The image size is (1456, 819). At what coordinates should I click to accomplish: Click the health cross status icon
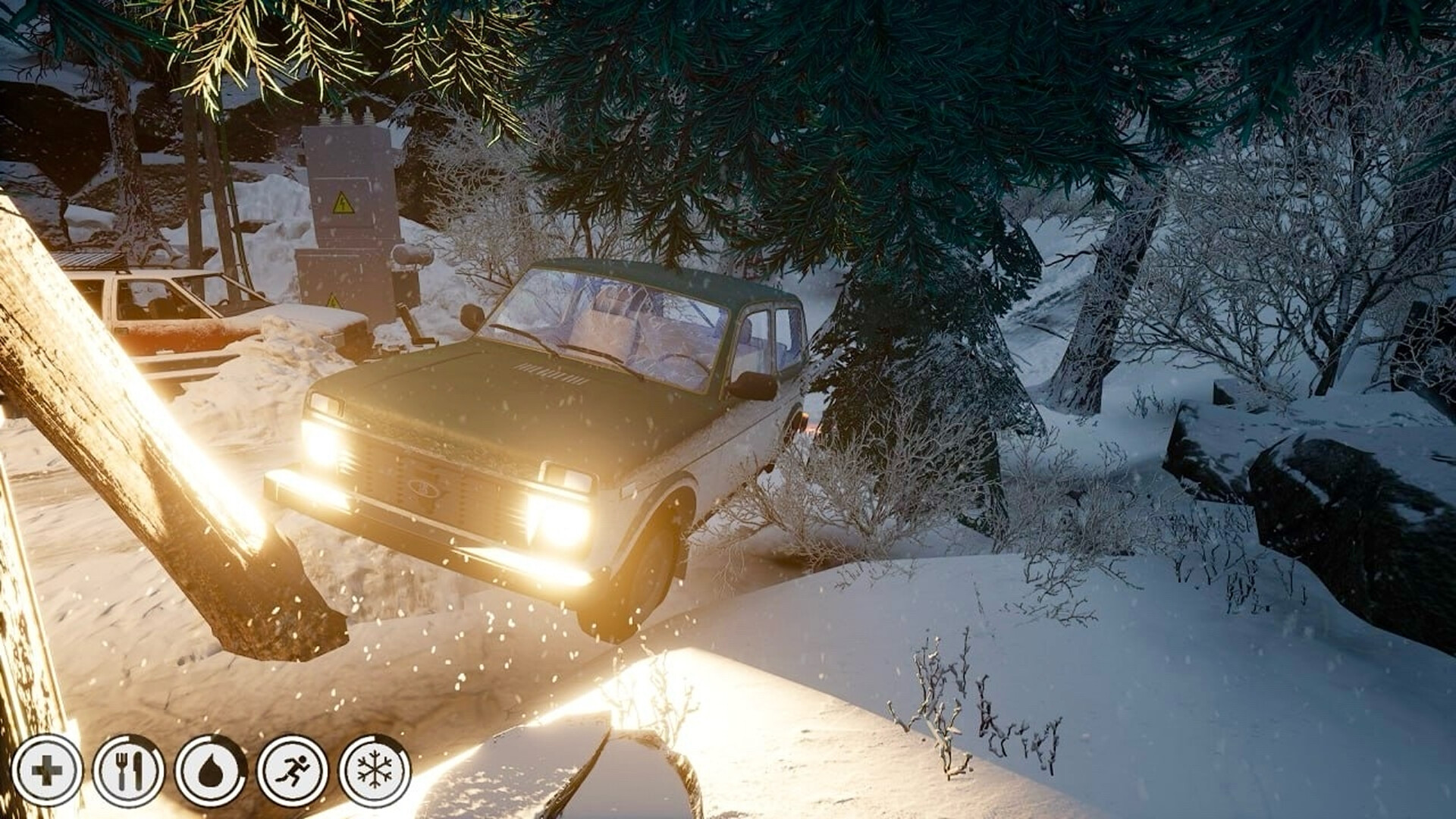47,769
